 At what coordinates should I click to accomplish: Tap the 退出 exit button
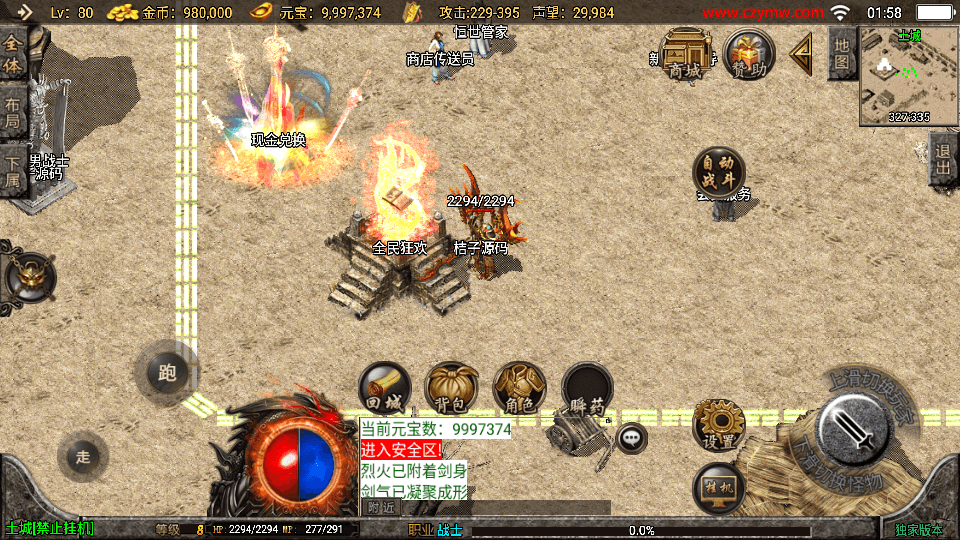(942, 160)
